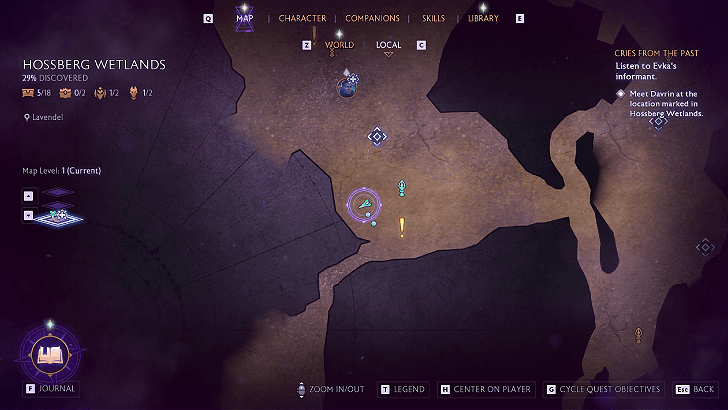Open the Companions tab
This screenshot has height=410, width=728.
click(x=372, y=18)
